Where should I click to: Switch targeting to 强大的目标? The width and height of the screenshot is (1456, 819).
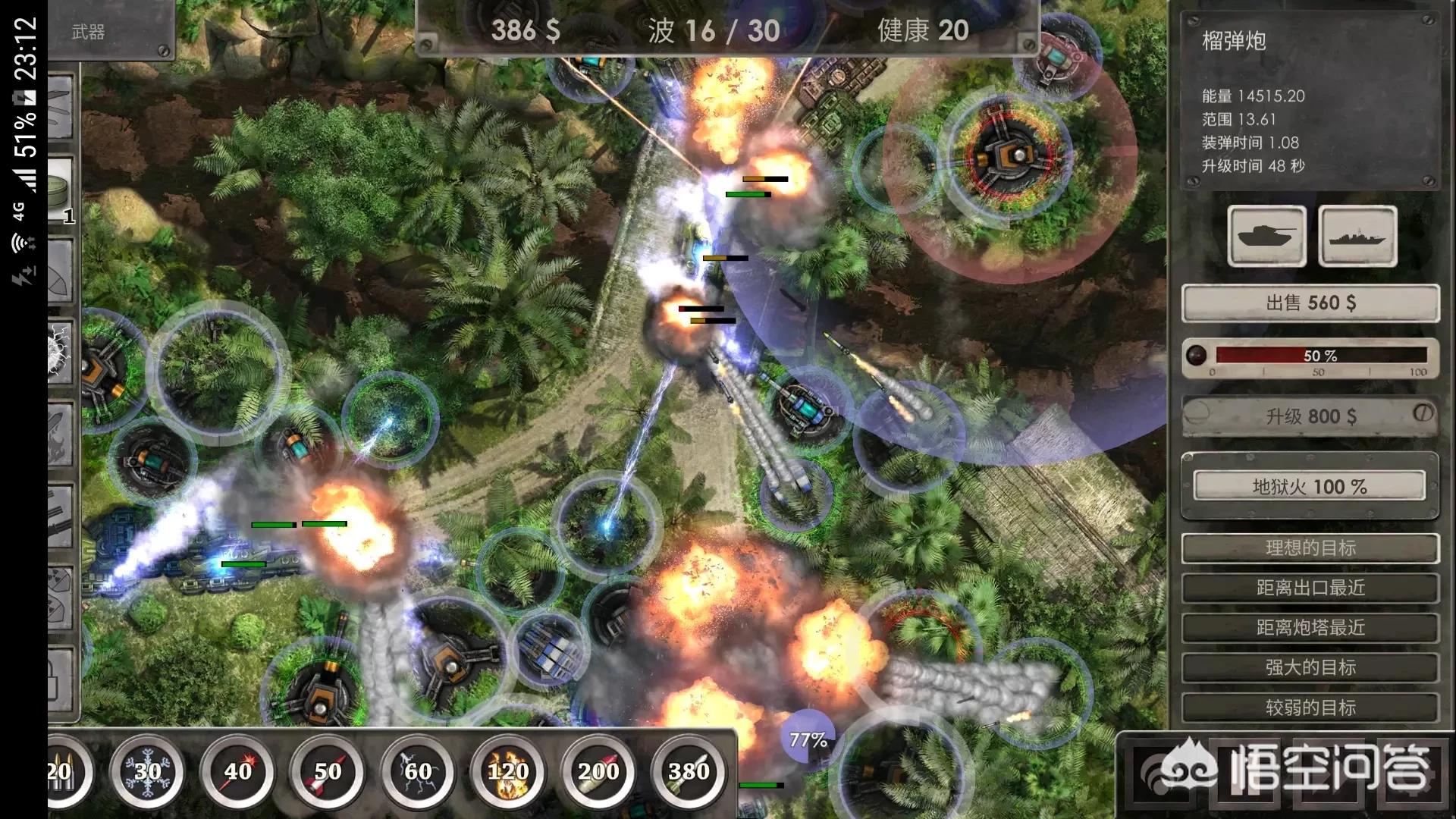[1310, 667]
